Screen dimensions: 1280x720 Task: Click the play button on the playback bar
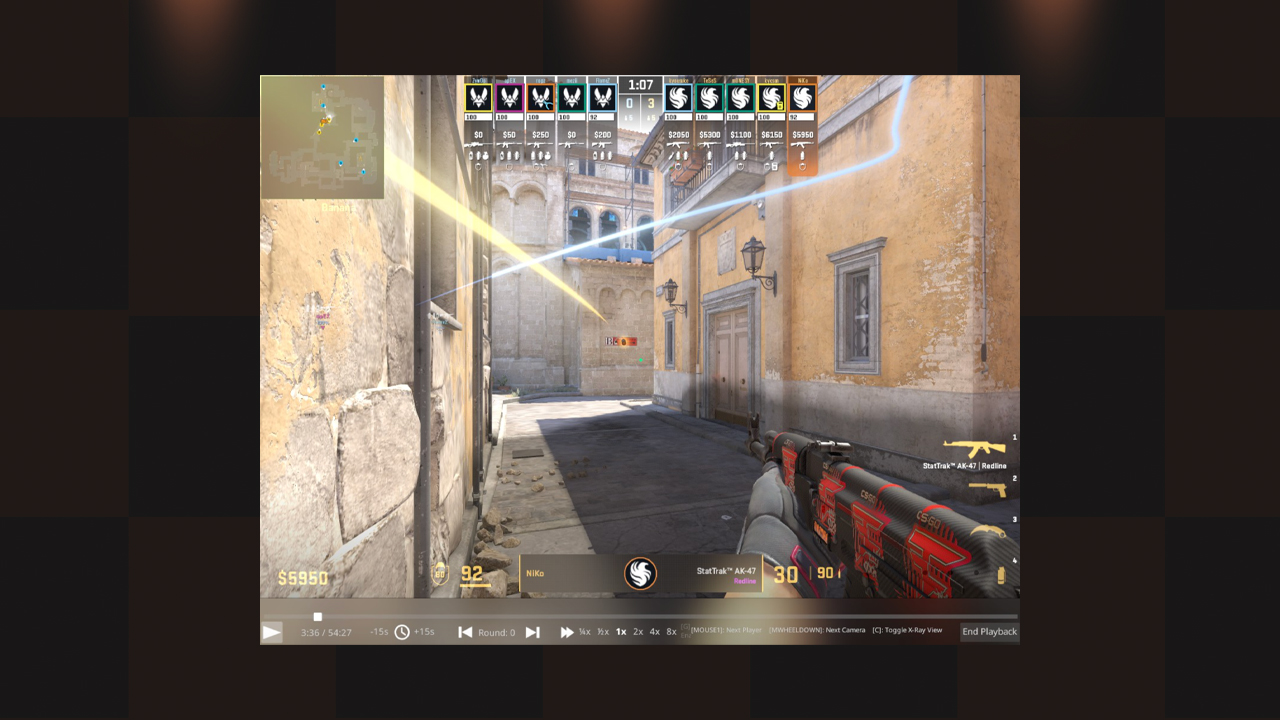point(271,632)
